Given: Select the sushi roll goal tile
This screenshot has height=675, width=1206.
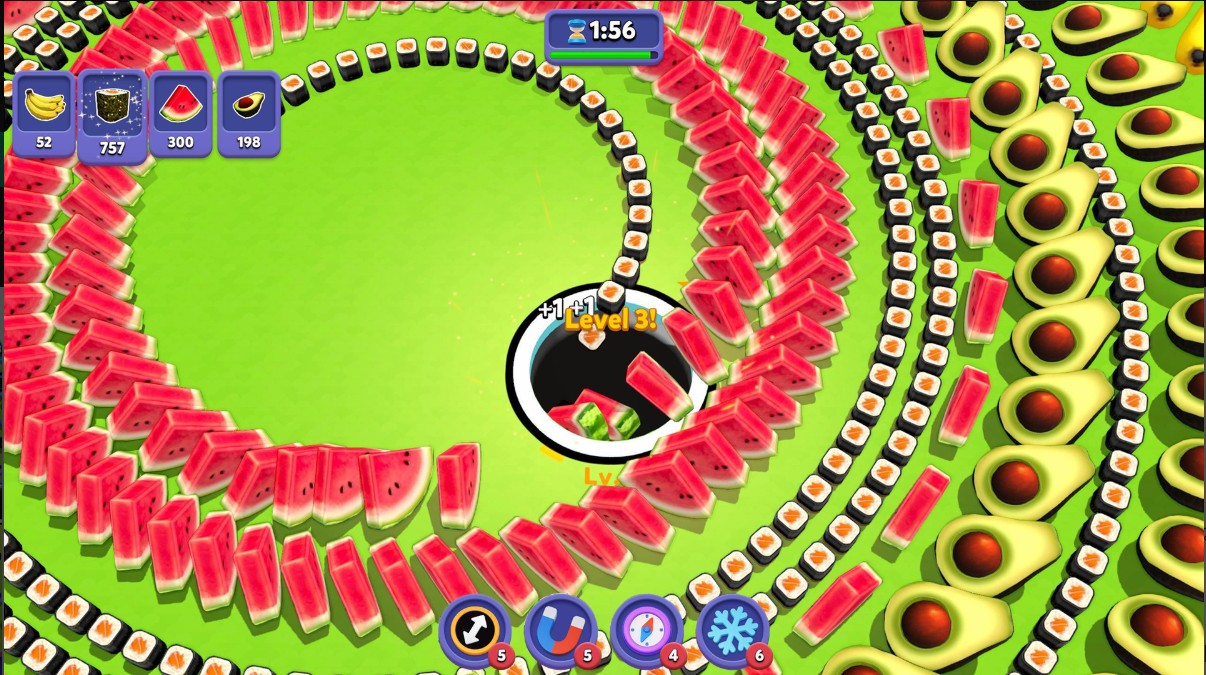Looking at the screenshot, I should click(112, 113).
